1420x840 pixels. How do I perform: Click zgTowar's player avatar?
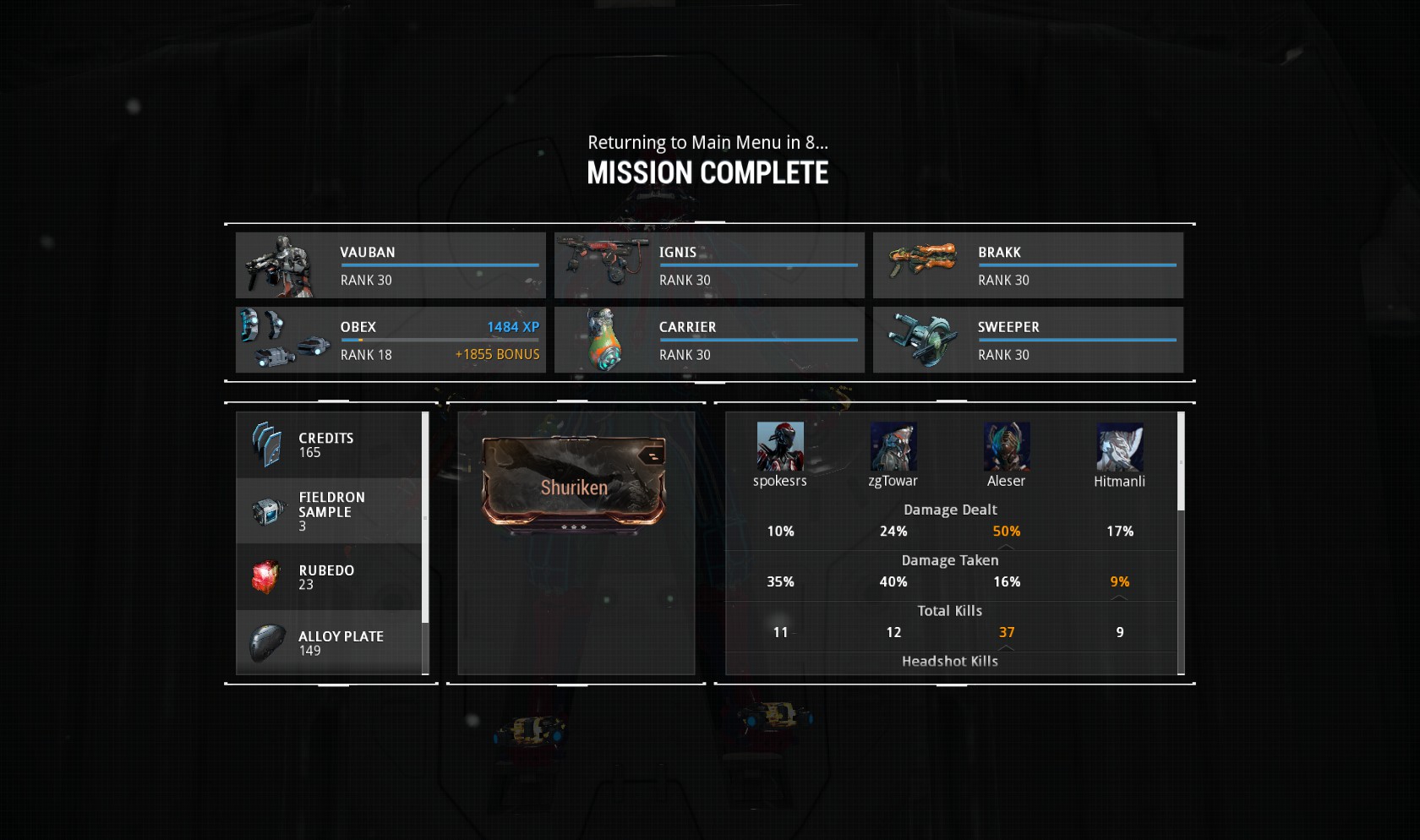click(893, 446)
